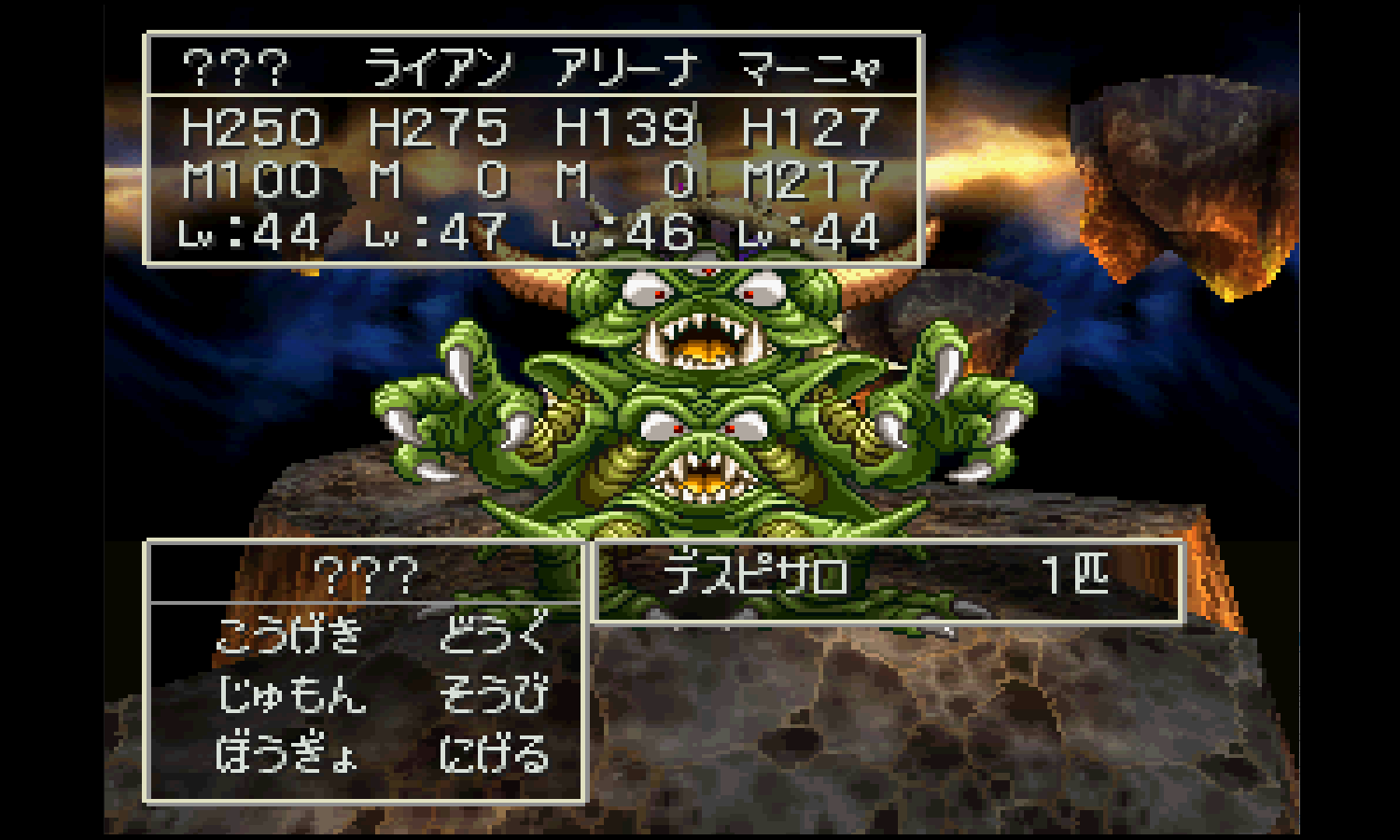Select the こうげき (Attack) command
Screen dimensions: 1400x840
[x=289, y=636]
